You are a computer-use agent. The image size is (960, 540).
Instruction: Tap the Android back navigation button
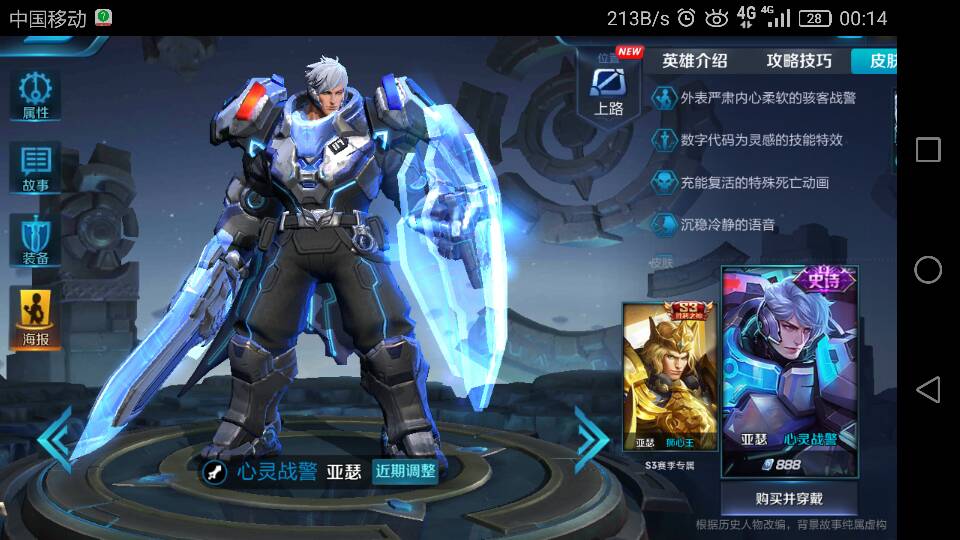point(928,390)
